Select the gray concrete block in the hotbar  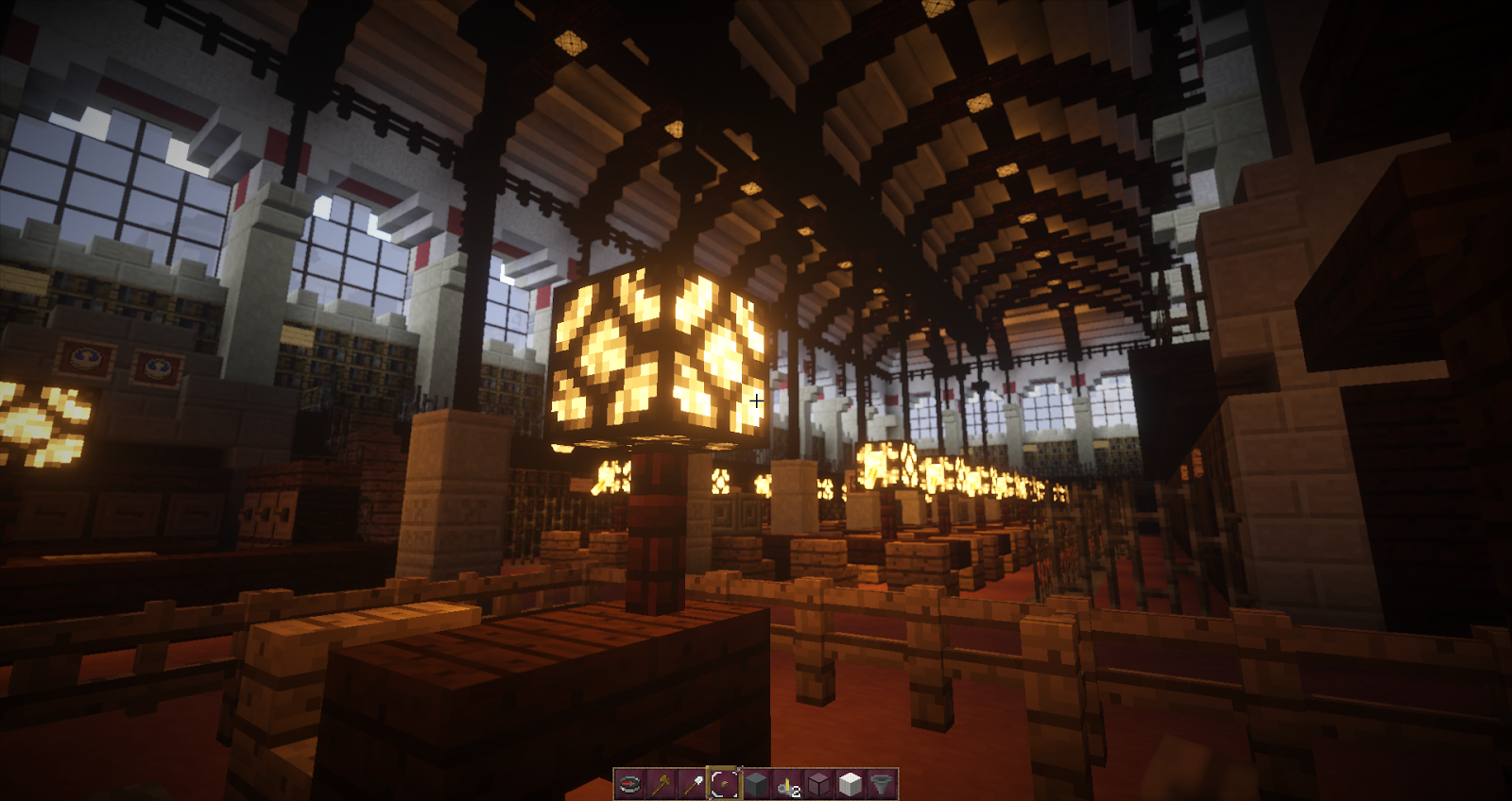click(x=755, y=782)
